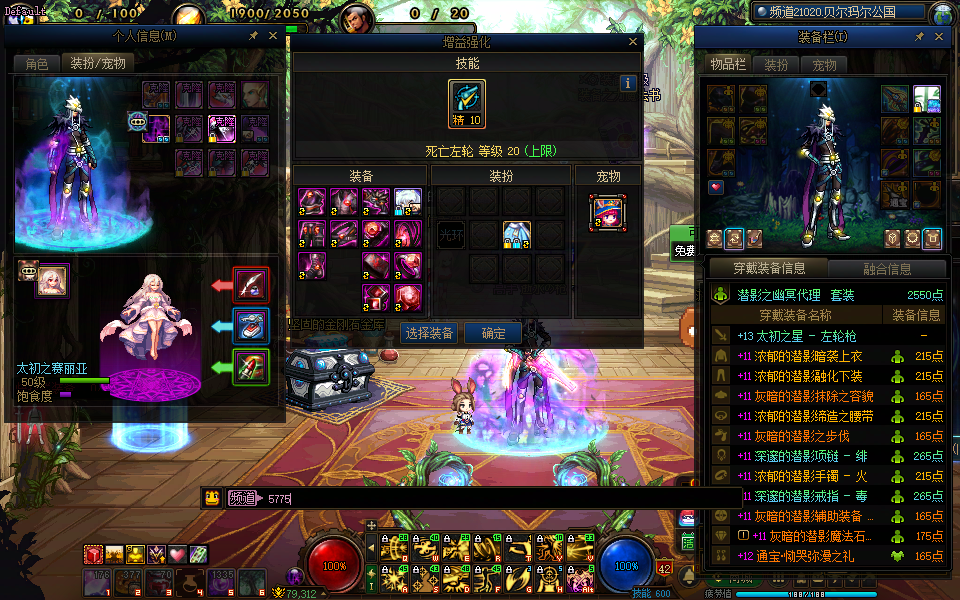
Task: Click the 确定 confirm button
Action: click(494, 333)
